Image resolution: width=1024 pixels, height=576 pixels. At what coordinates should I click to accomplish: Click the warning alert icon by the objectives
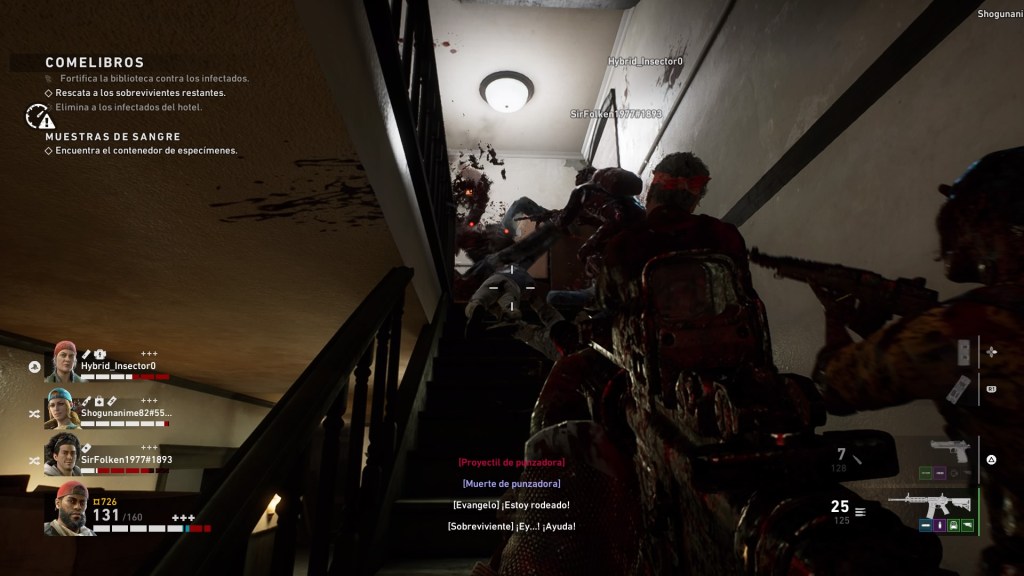point(39,118)
